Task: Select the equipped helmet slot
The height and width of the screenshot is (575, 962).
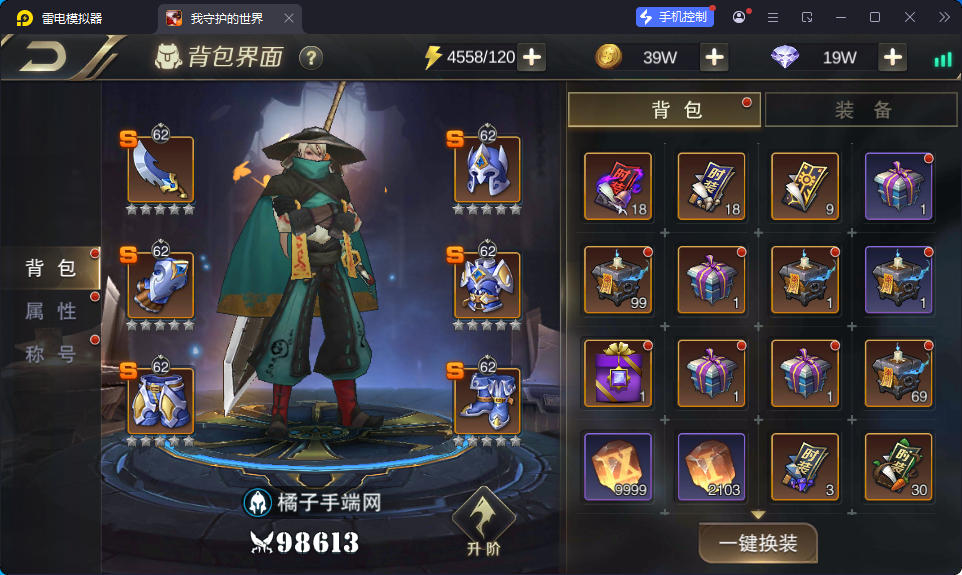Action: tap(487, 170)
